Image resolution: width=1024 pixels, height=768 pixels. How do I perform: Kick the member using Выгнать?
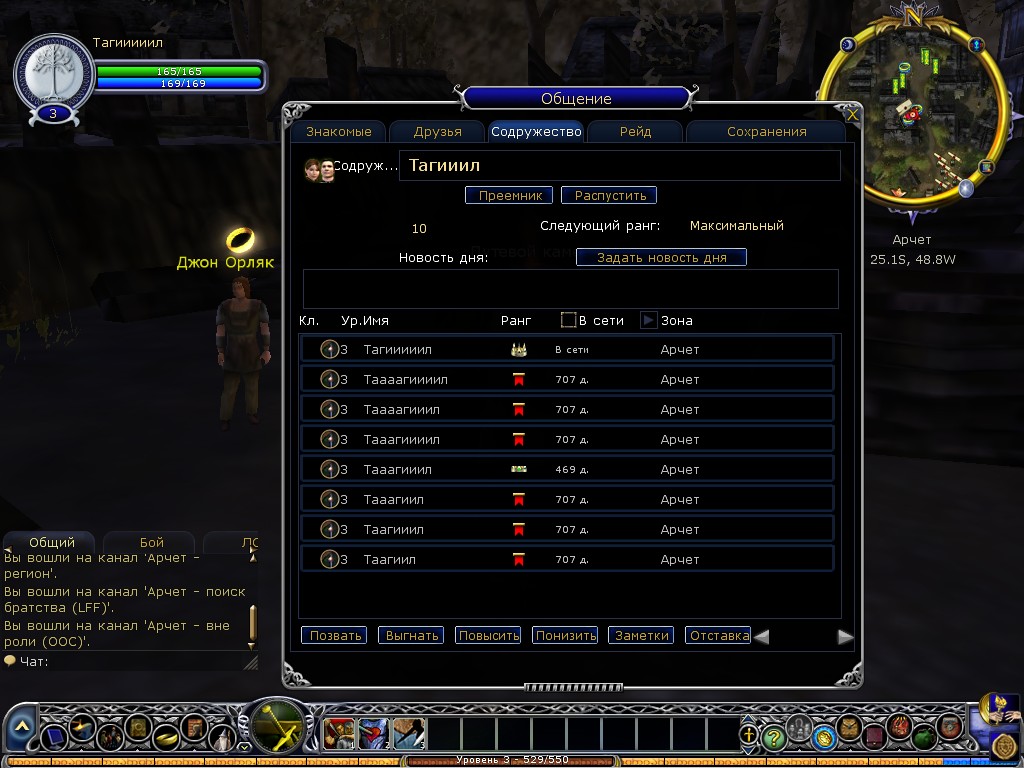pos(410,636)
